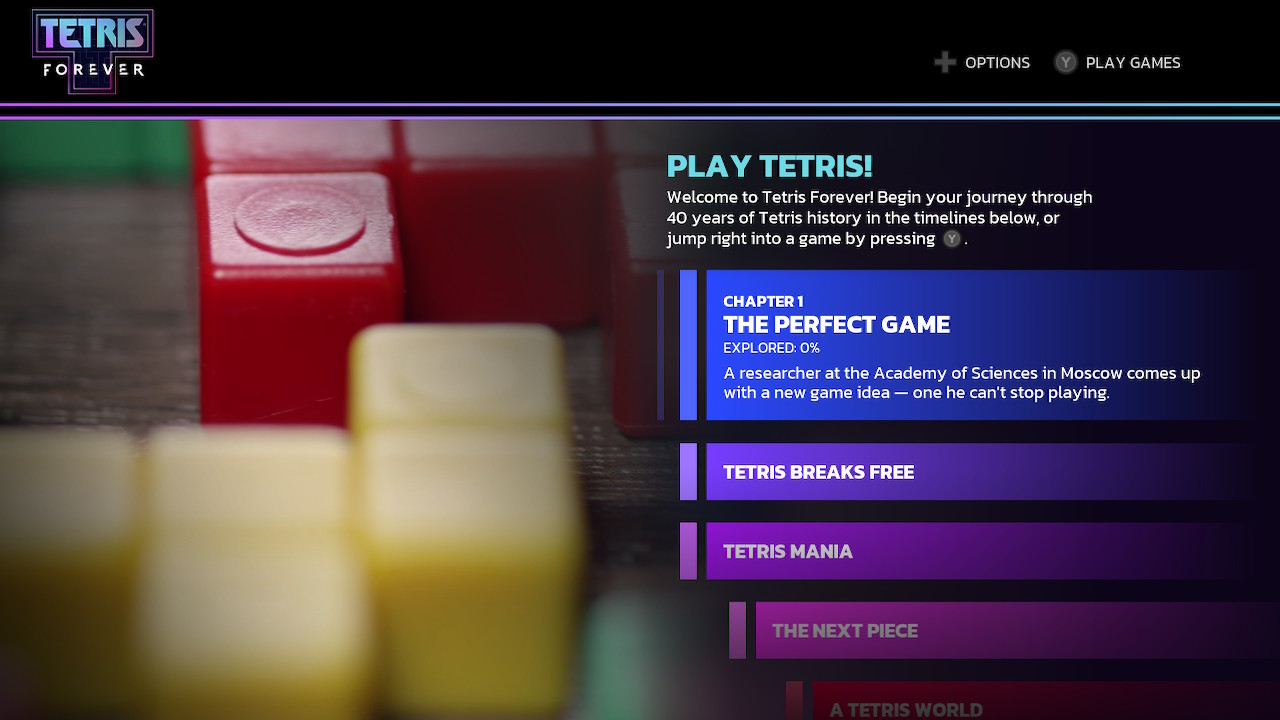The image size is (1280, 720).
Task: Open the Options menu
Action: (x=997, y=62)
